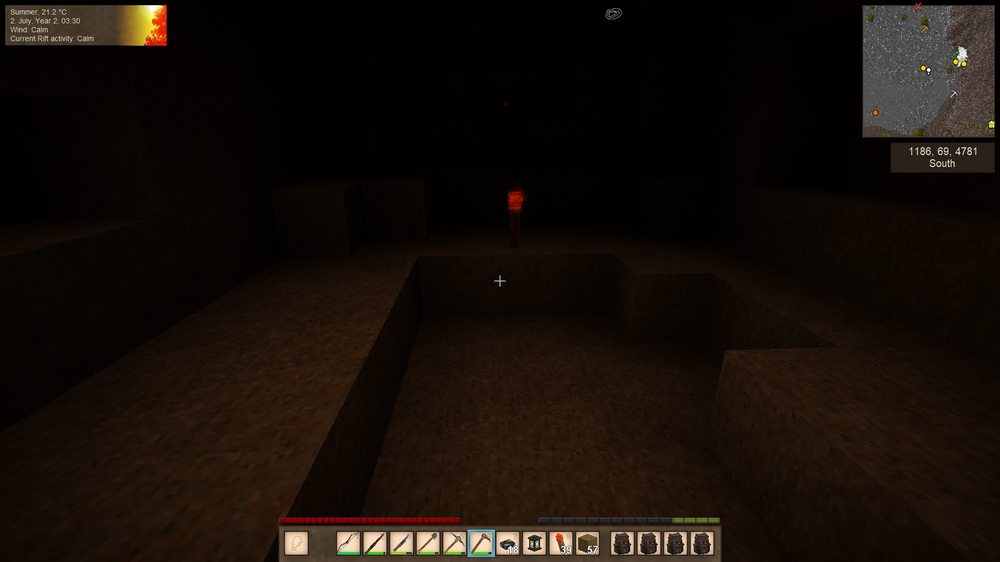Open the minimap
This screenshot has width=1000, height=562.
coord(928,71)
